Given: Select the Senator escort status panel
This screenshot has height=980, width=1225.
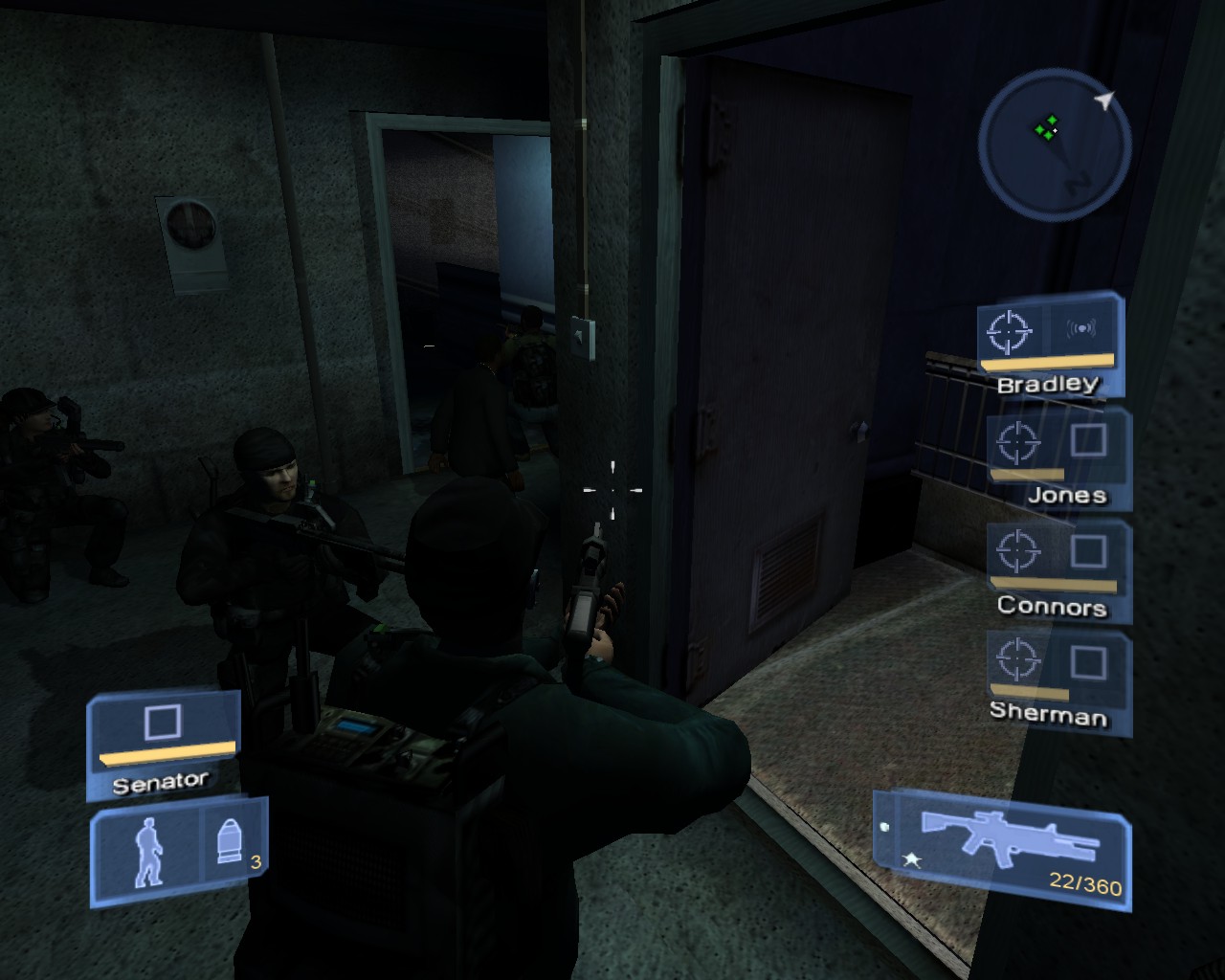Looking at the screenshot, I should (163, 746).
